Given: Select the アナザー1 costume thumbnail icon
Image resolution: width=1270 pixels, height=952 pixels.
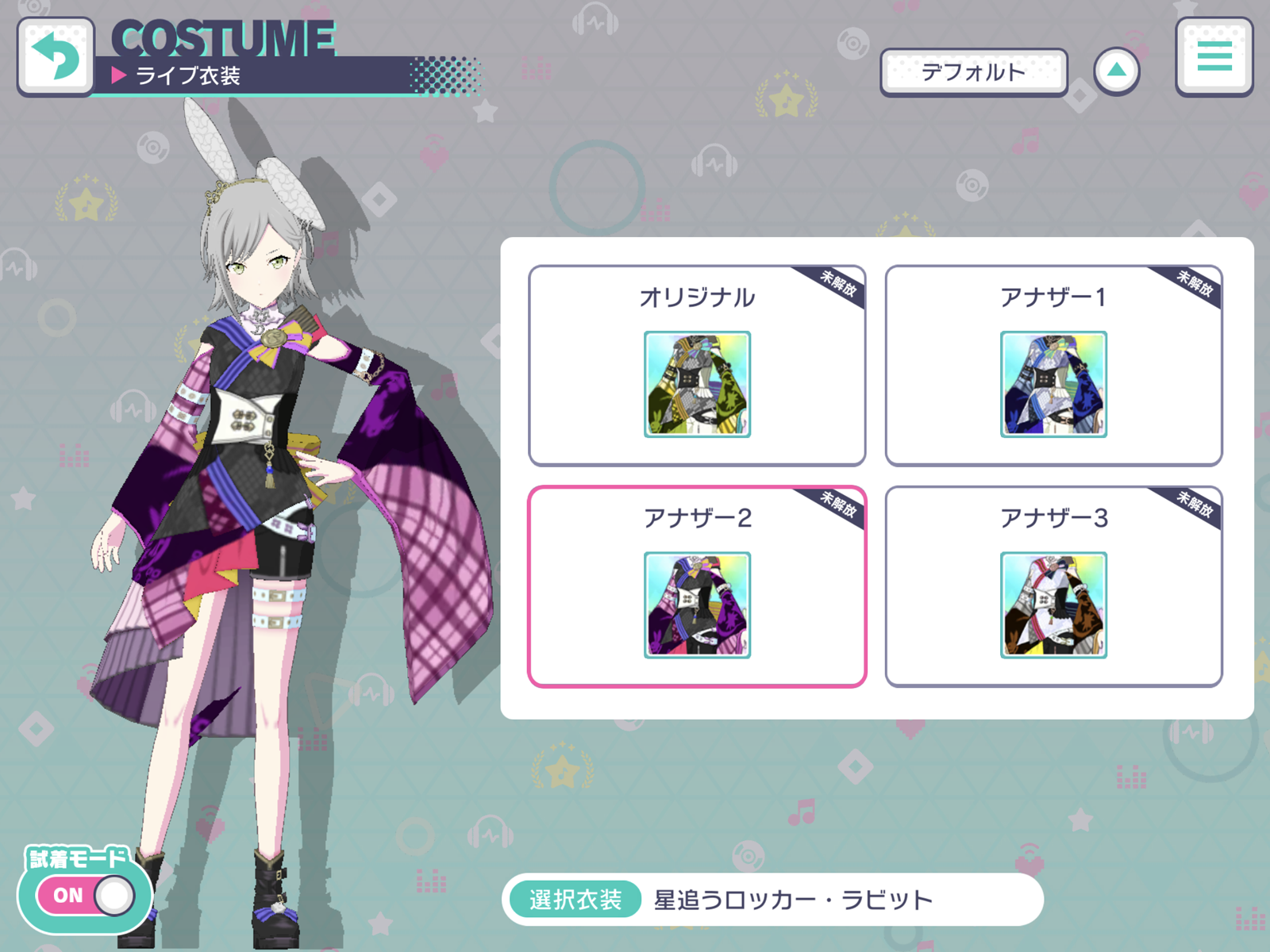Looking at the screenshot, I should (x=1053, y=383).
